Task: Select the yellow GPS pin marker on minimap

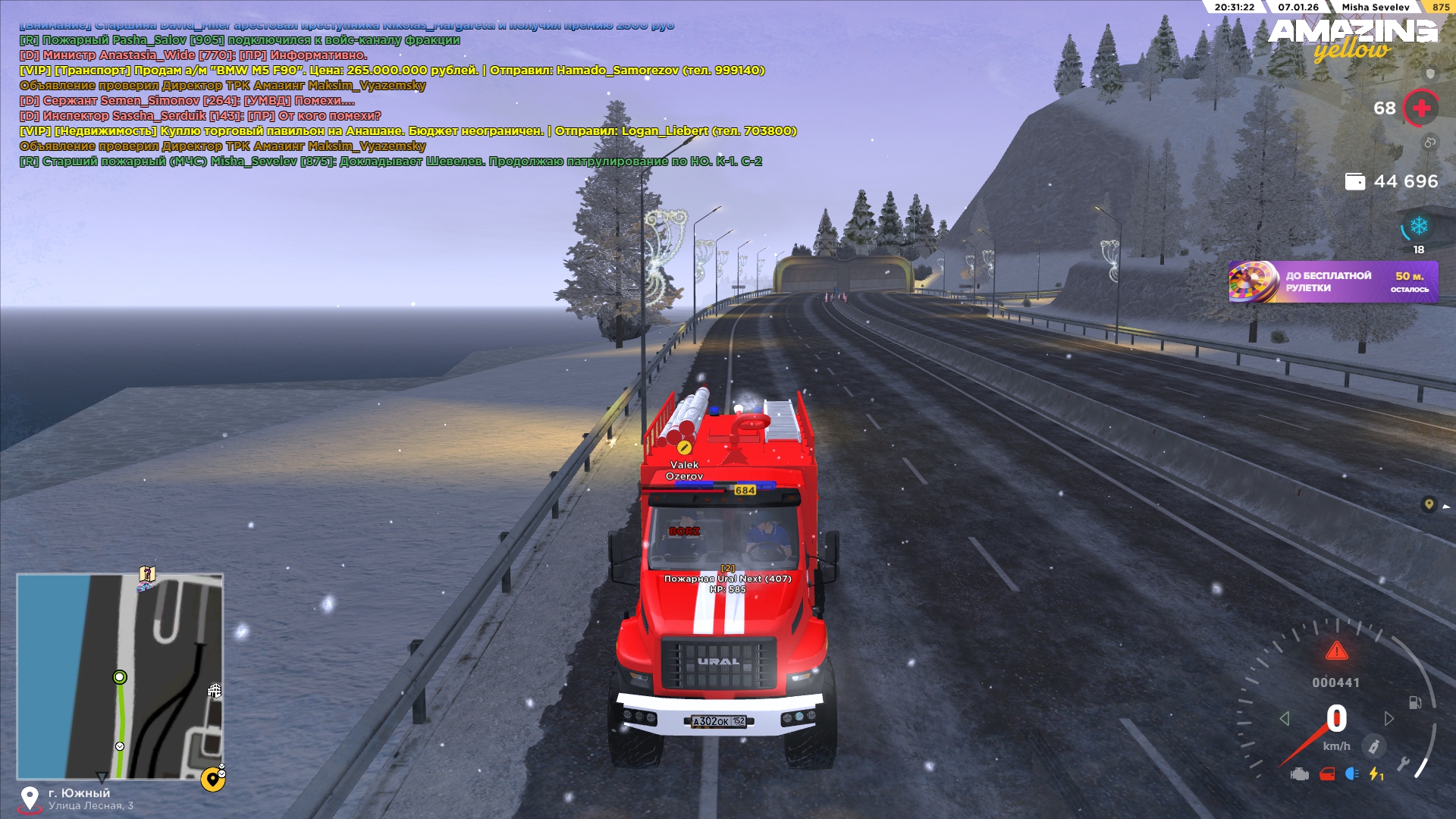Action: 213,779
